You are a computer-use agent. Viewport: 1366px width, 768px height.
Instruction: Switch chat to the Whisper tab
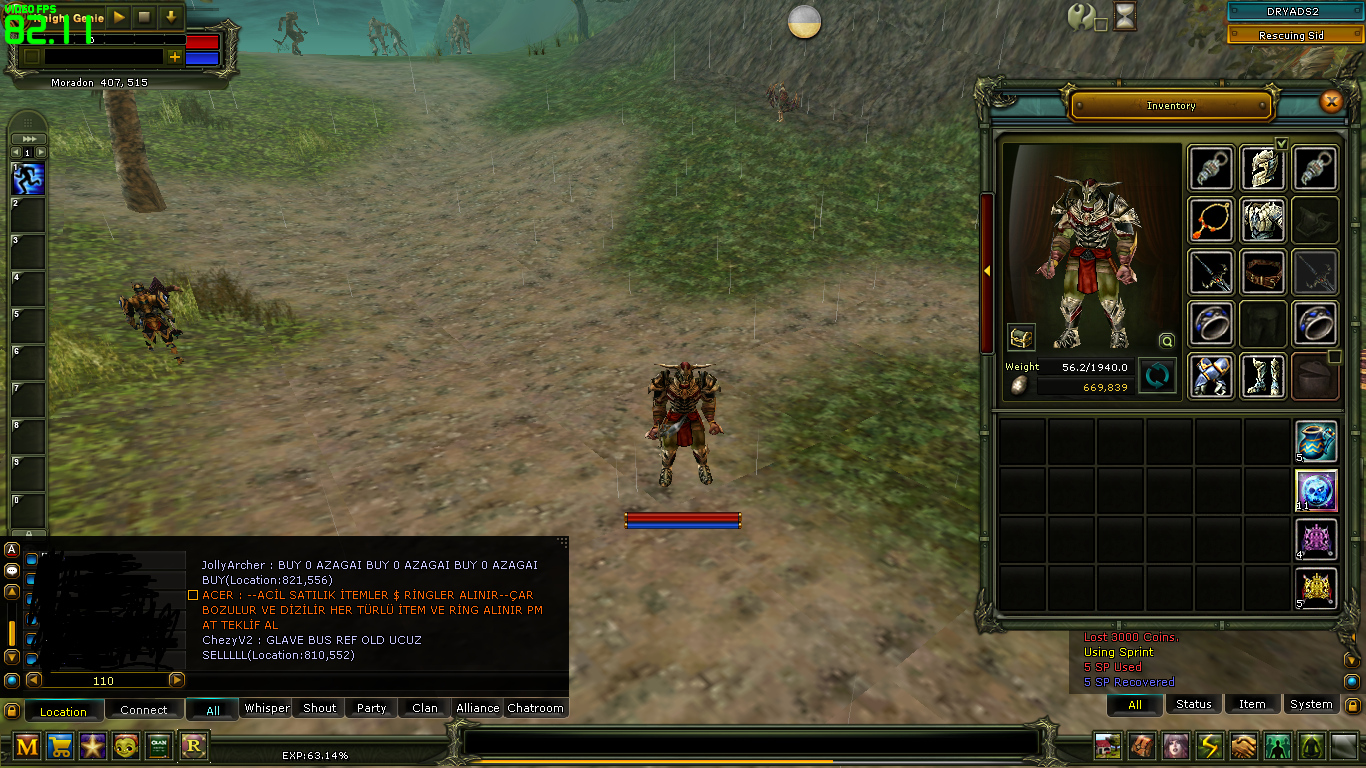pos(267,708)
